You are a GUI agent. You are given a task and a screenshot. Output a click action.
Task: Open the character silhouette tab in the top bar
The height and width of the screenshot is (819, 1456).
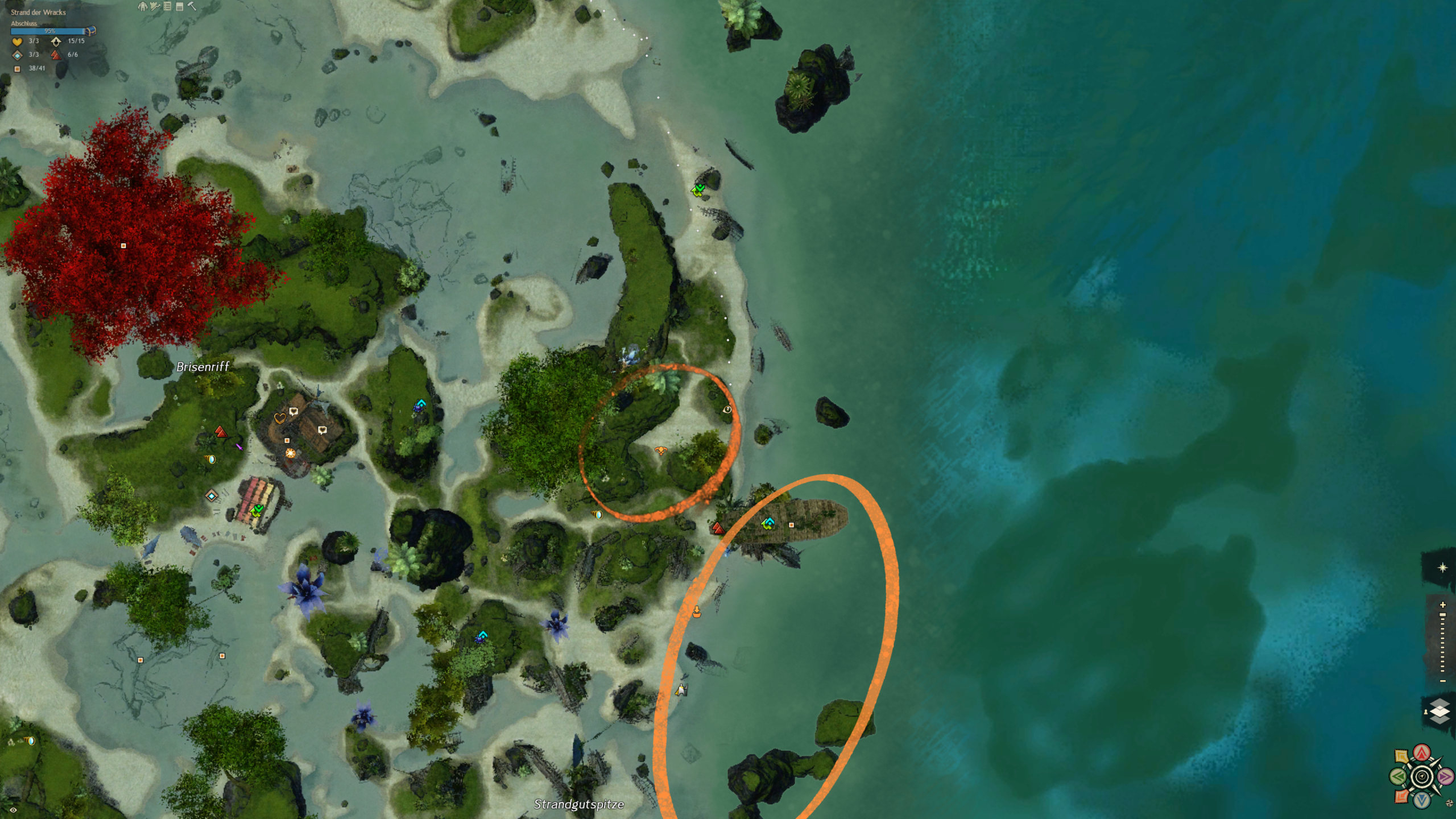point(142,6)
